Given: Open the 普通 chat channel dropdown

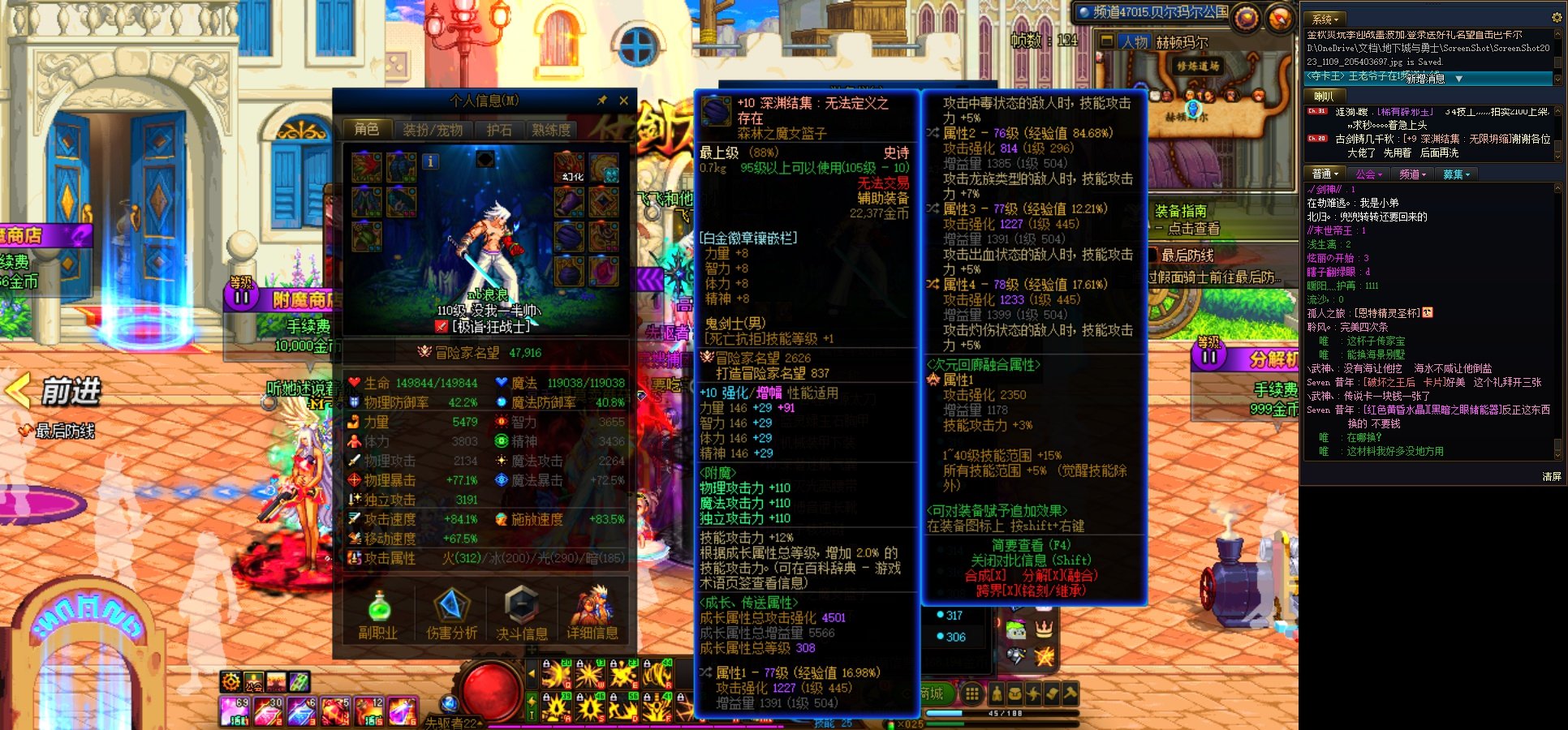Looking at the screenshot, I should 1325,173.
